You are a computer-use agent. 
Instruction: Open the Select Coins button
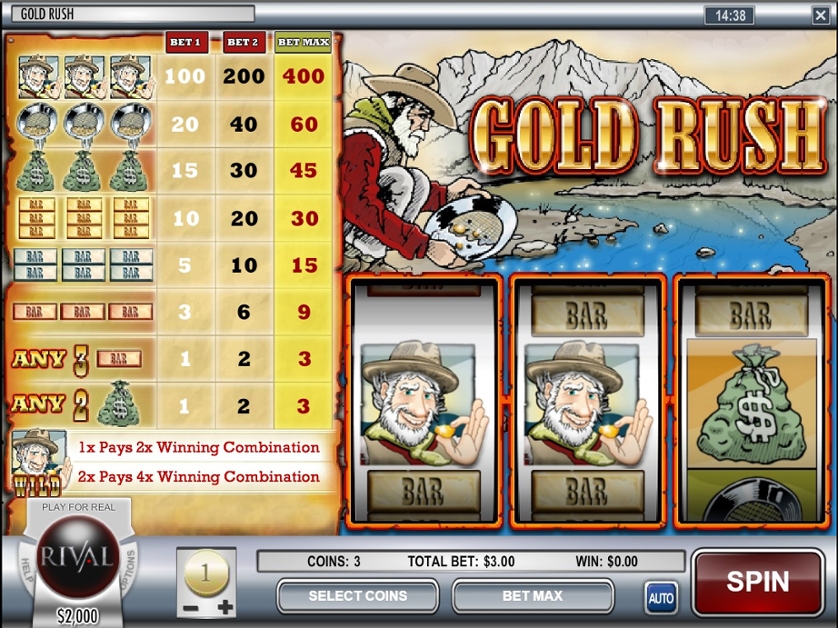click(357, 596)
